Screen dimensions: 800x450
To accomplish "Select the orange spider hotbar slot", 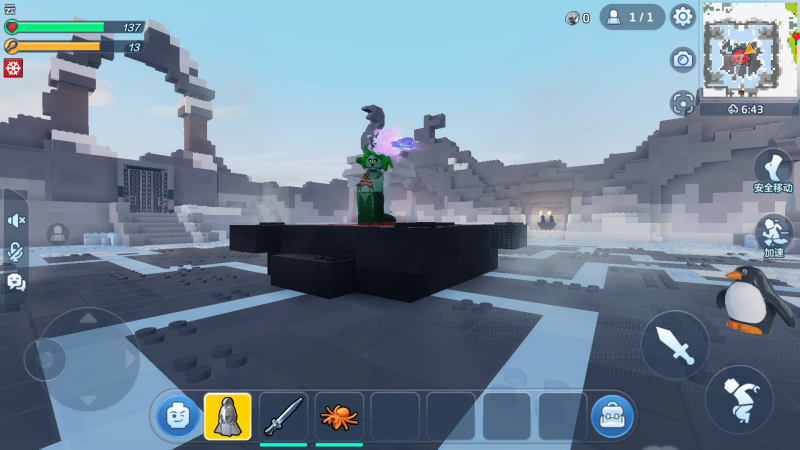I will [x=339, y=416].
